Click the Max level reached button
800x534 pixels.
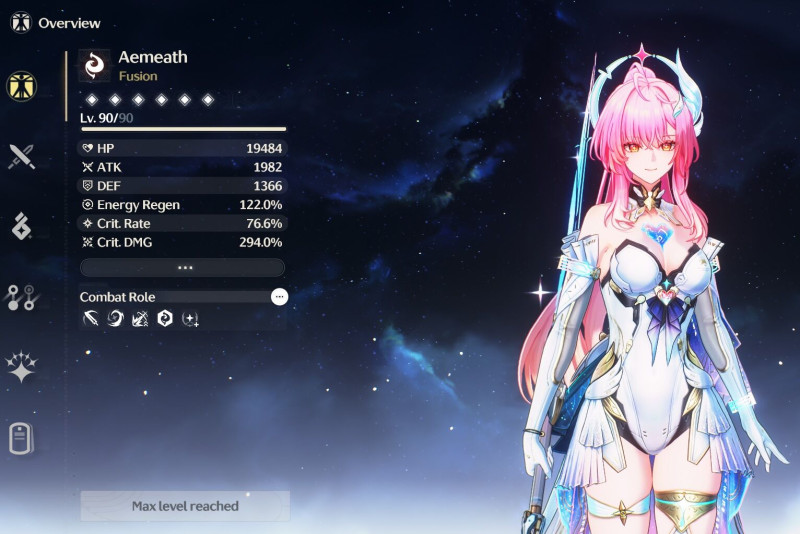tap(185, 506)
